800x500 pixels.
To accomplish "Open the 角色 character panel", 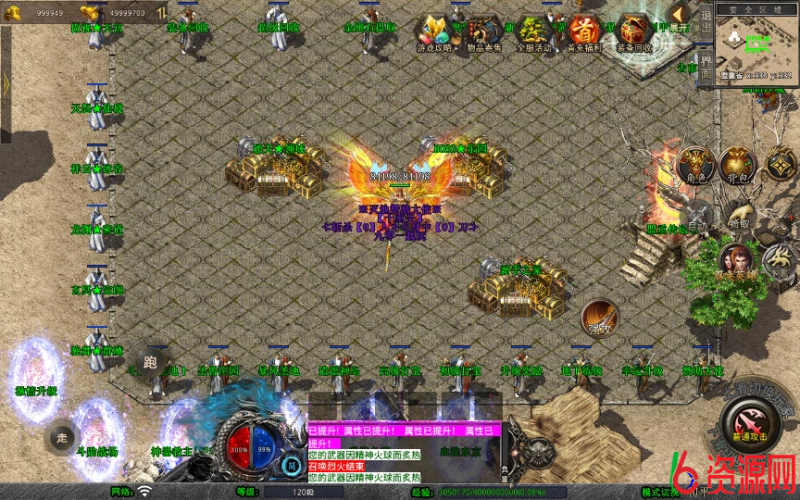I will click(696, 165).
